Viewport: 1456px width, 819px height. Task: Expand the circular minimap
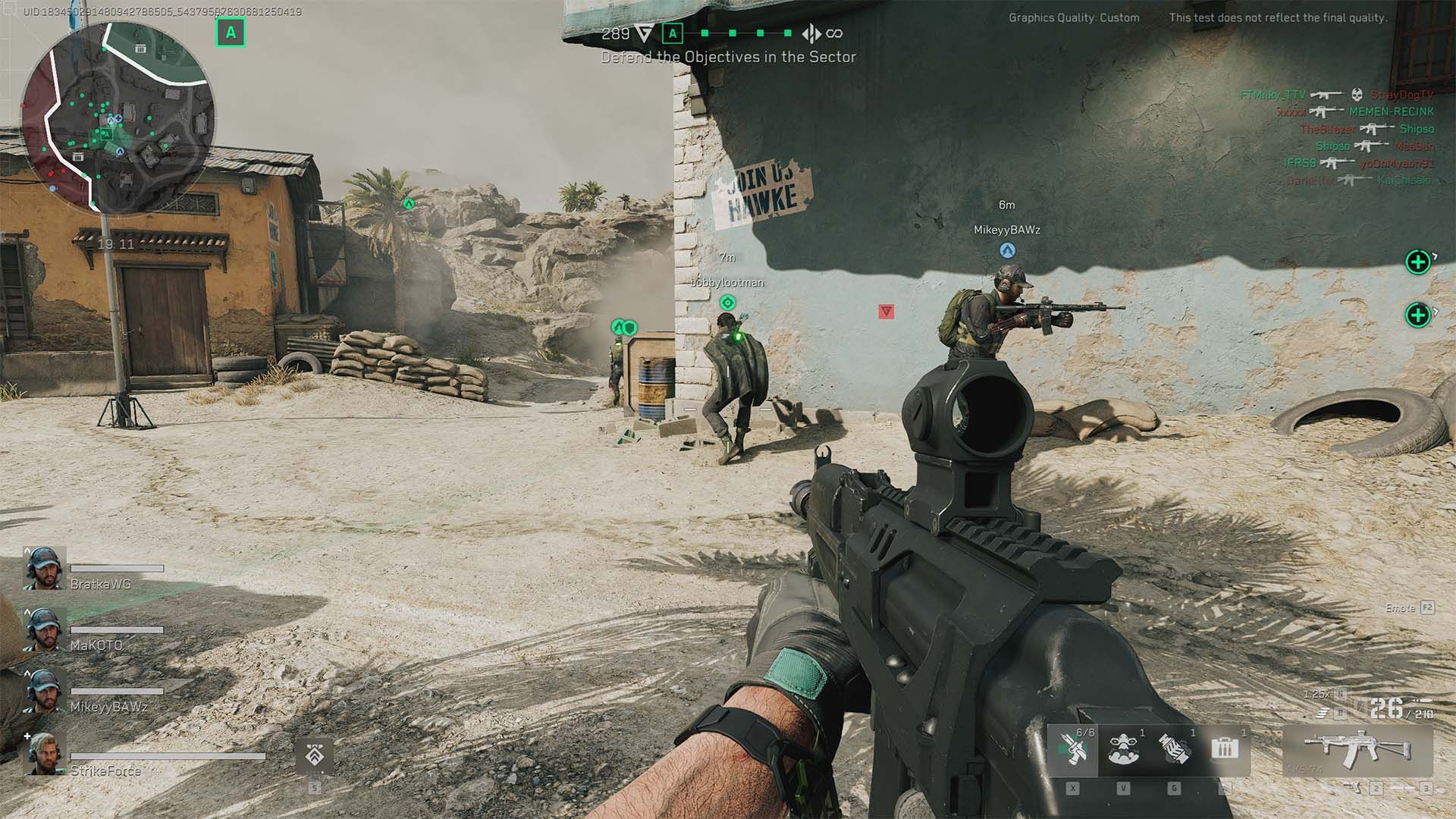click(121, 118)
